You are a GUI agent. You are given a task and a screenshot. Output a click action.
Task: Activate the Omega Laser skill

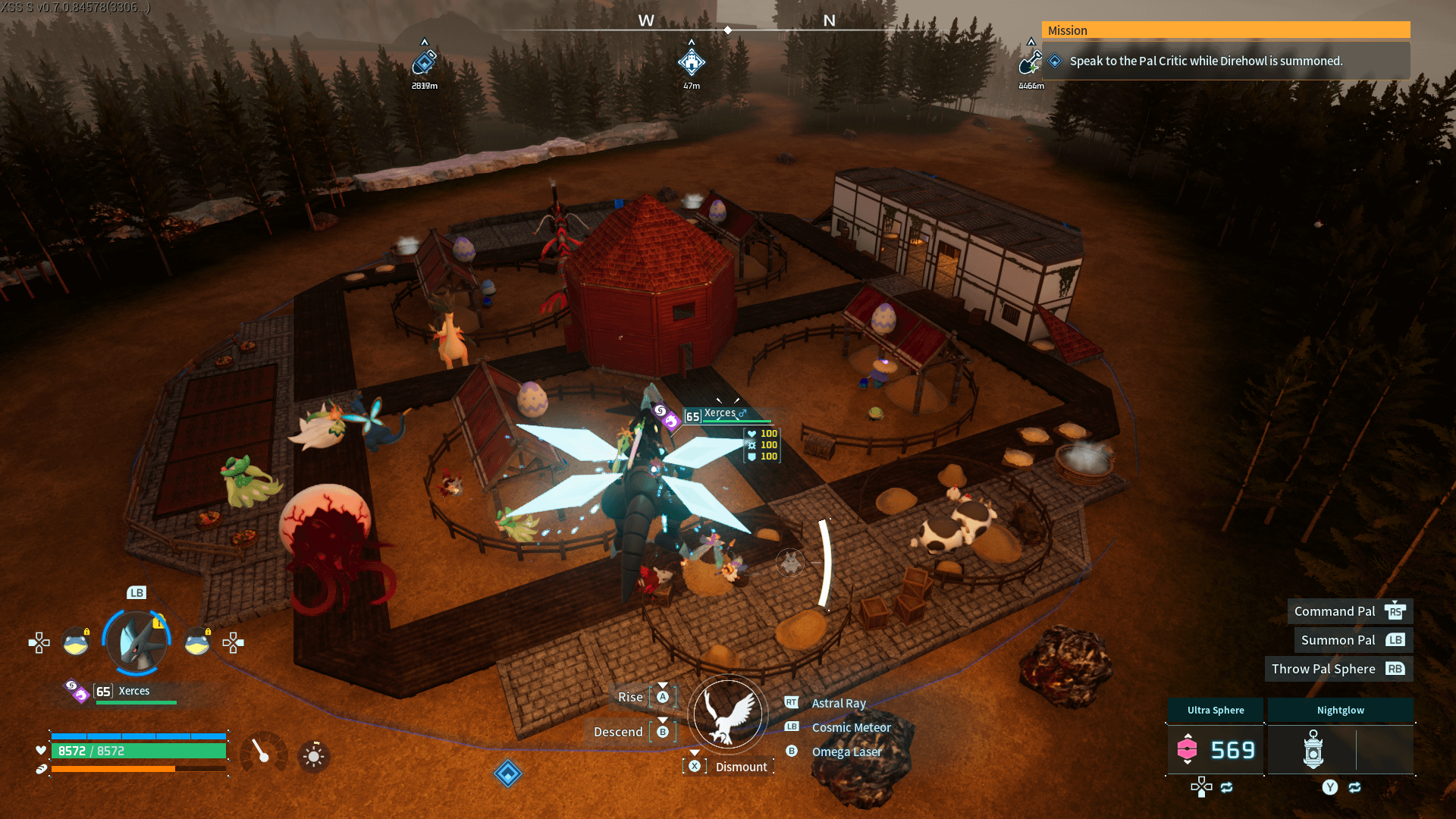point(846,752)
